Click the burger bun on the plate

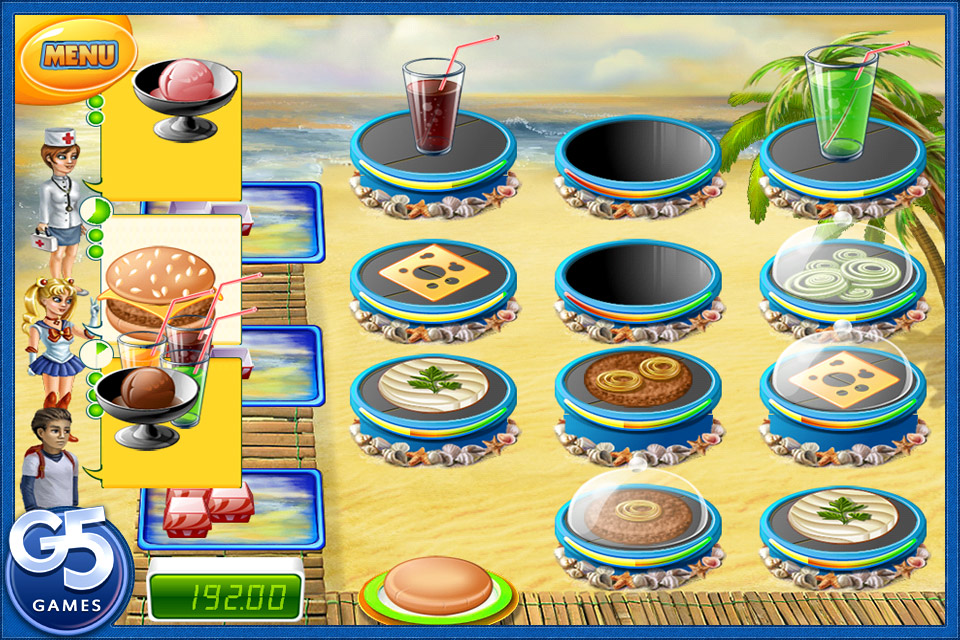point(438,583)
